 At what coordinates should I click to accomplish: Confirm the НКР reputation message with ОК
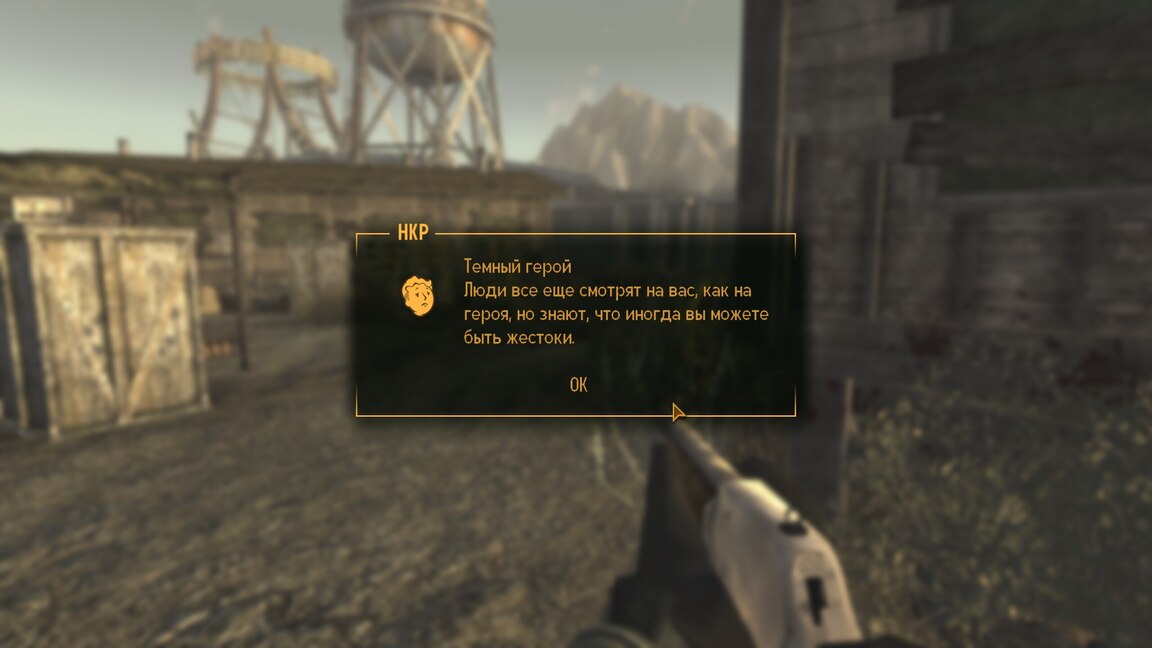(x=578, y=385)
